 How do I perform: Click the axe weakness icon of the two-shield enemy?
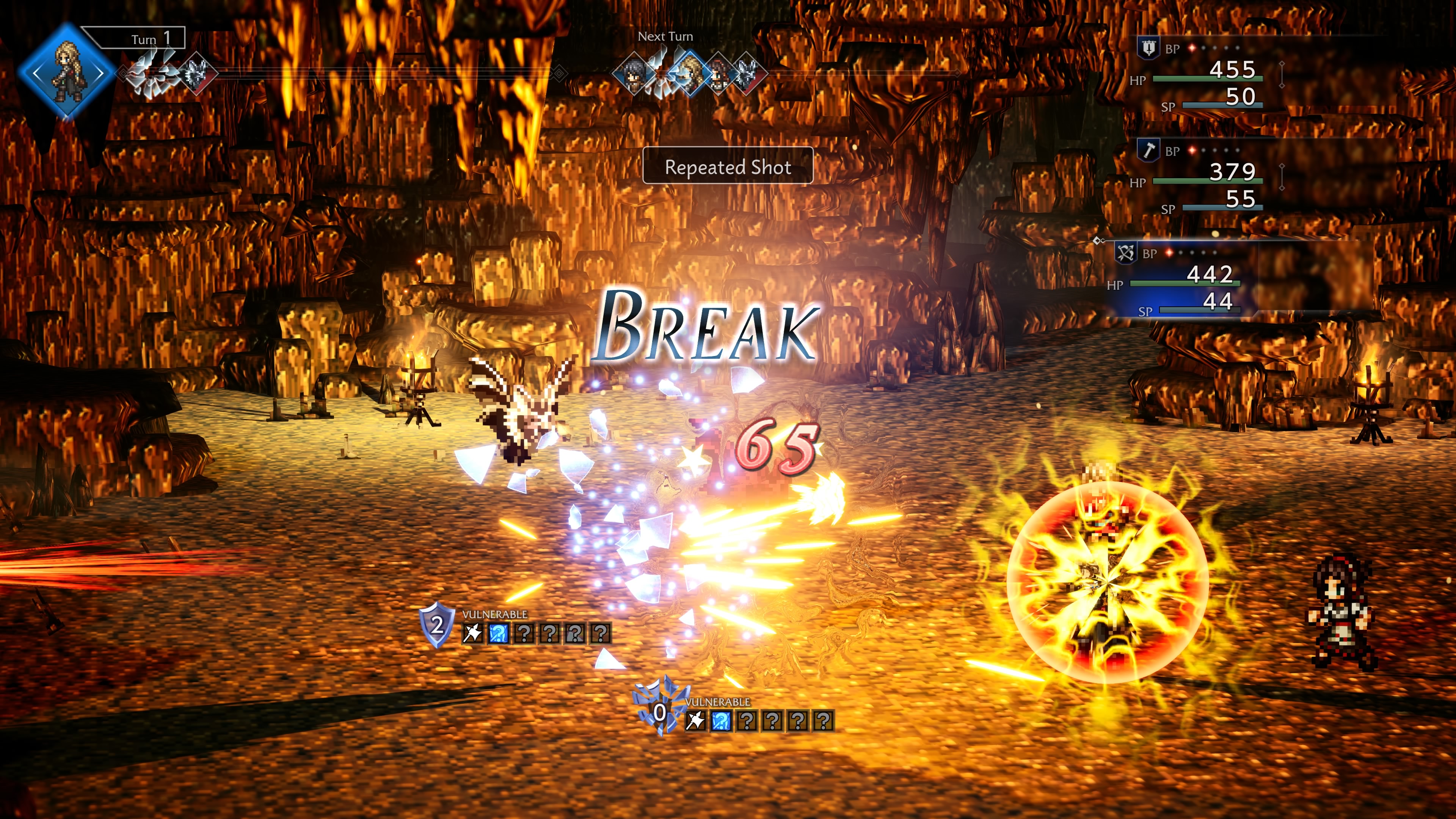coord(472,633)
